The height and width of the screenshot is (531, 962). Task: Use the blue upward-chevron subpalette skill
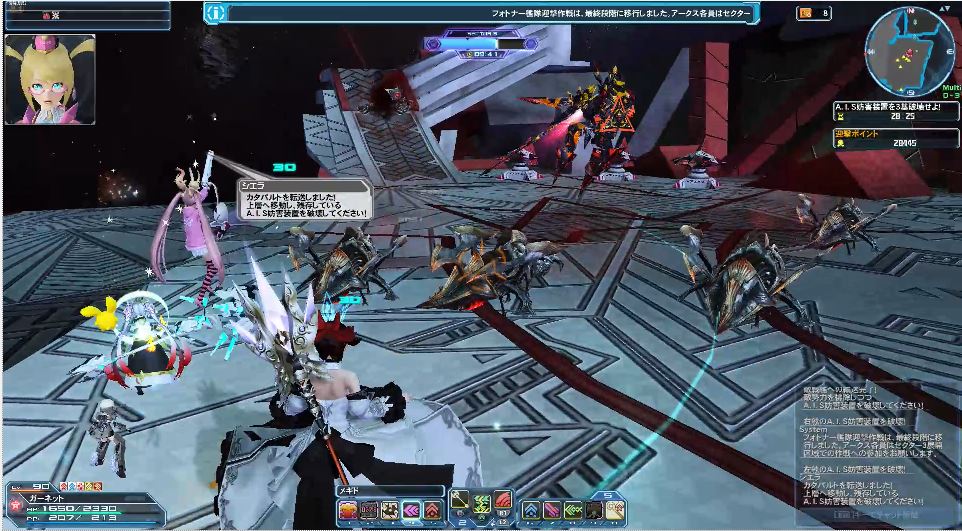pyautogui.click(x=531, y=510)
